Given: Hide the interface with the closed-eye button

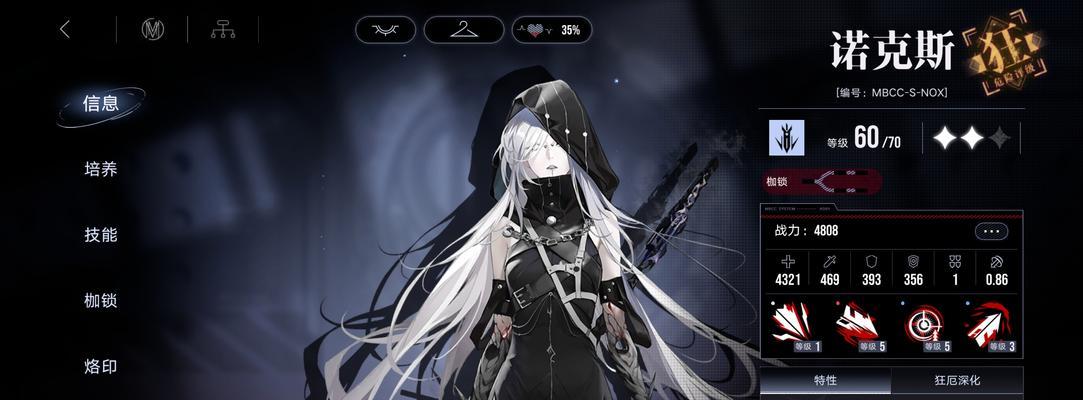Looking at the screenshot, I should click(385, 30).
